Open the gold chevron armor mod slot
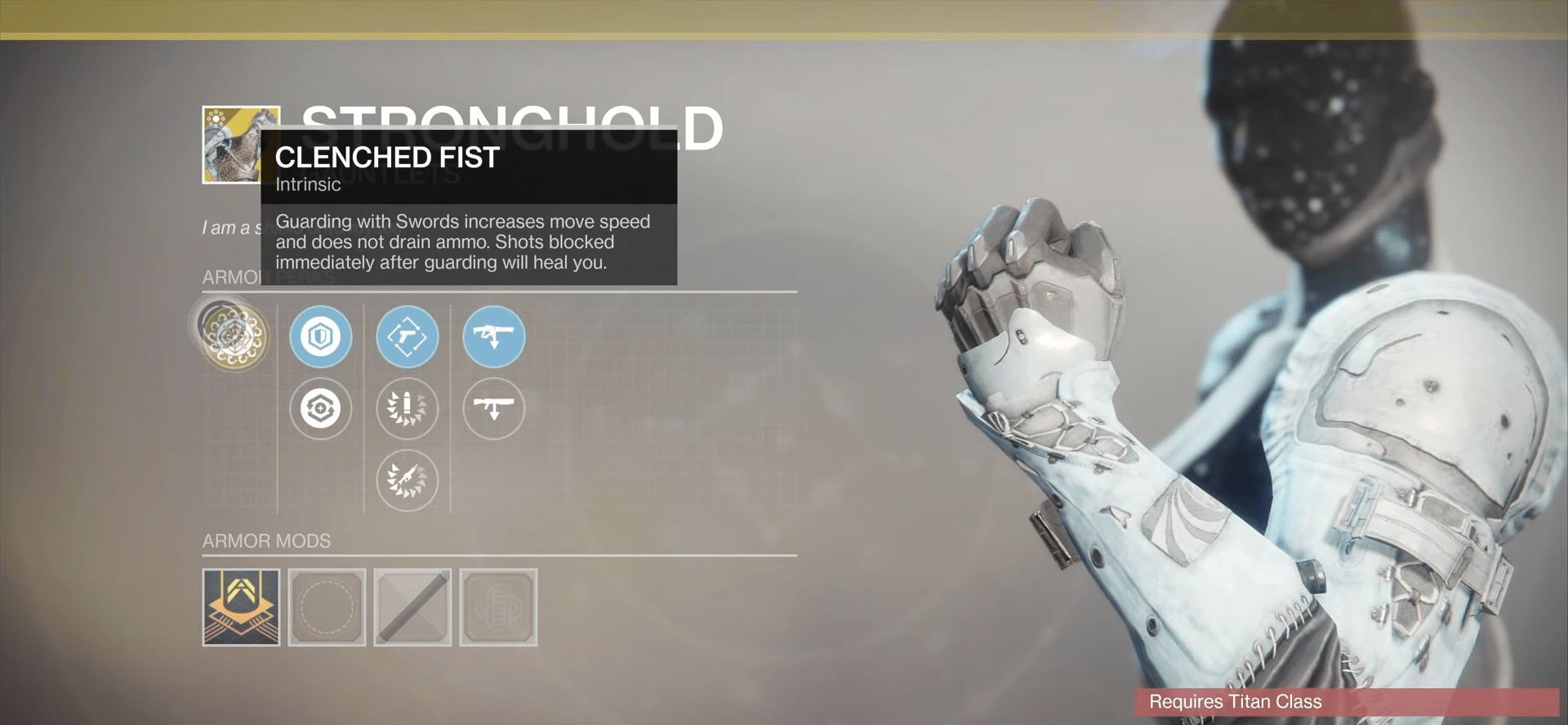The height and width of the screenshot is (725, 1568). 241,607
